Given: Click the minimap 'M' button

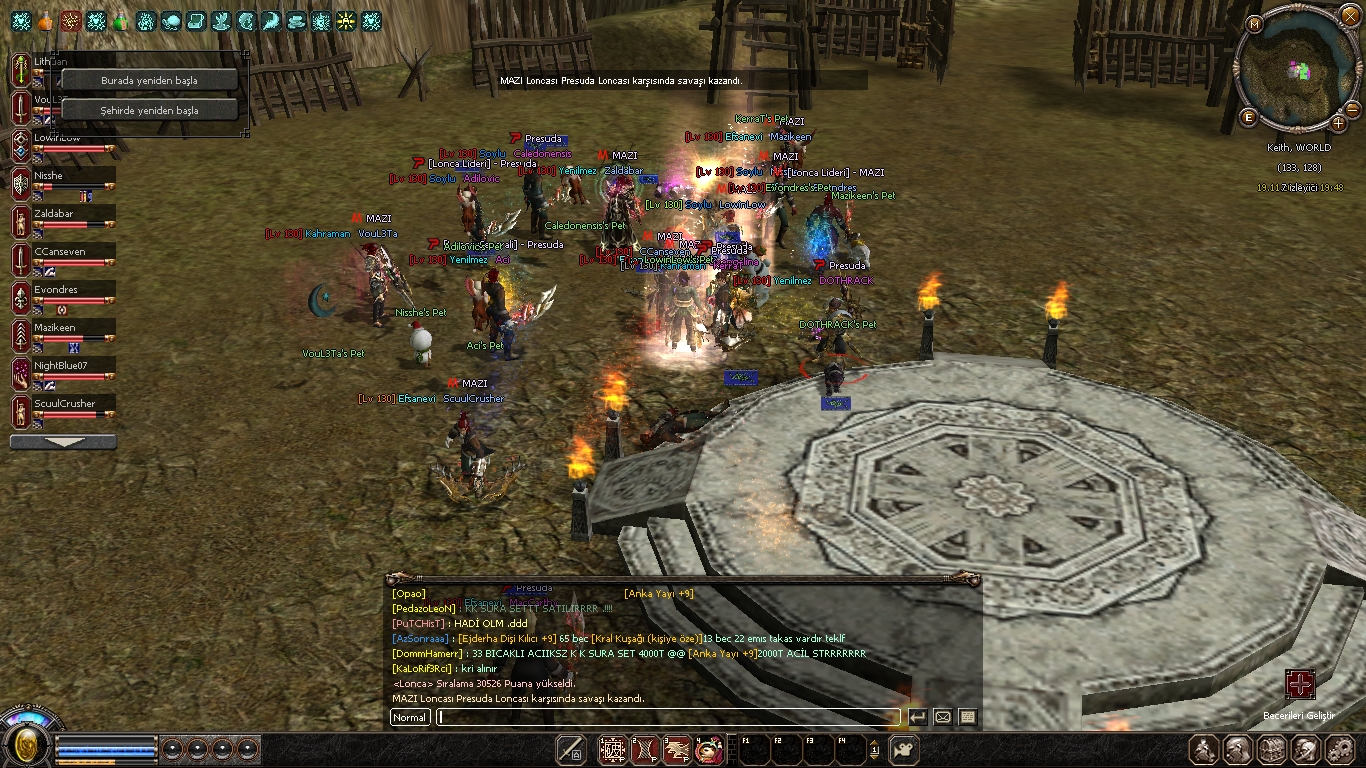Looking at the screenshot, I should [x=1255, y=22].
